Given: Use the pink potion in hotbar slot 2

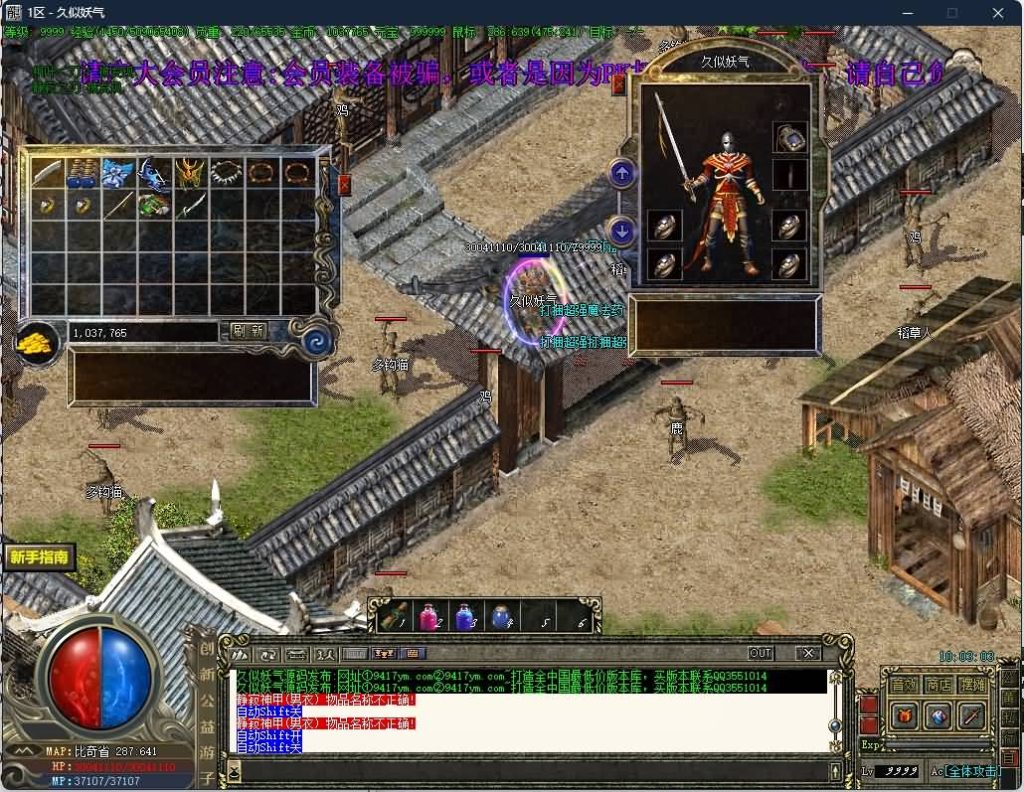Looking at the screenshot, I should 428,617.
